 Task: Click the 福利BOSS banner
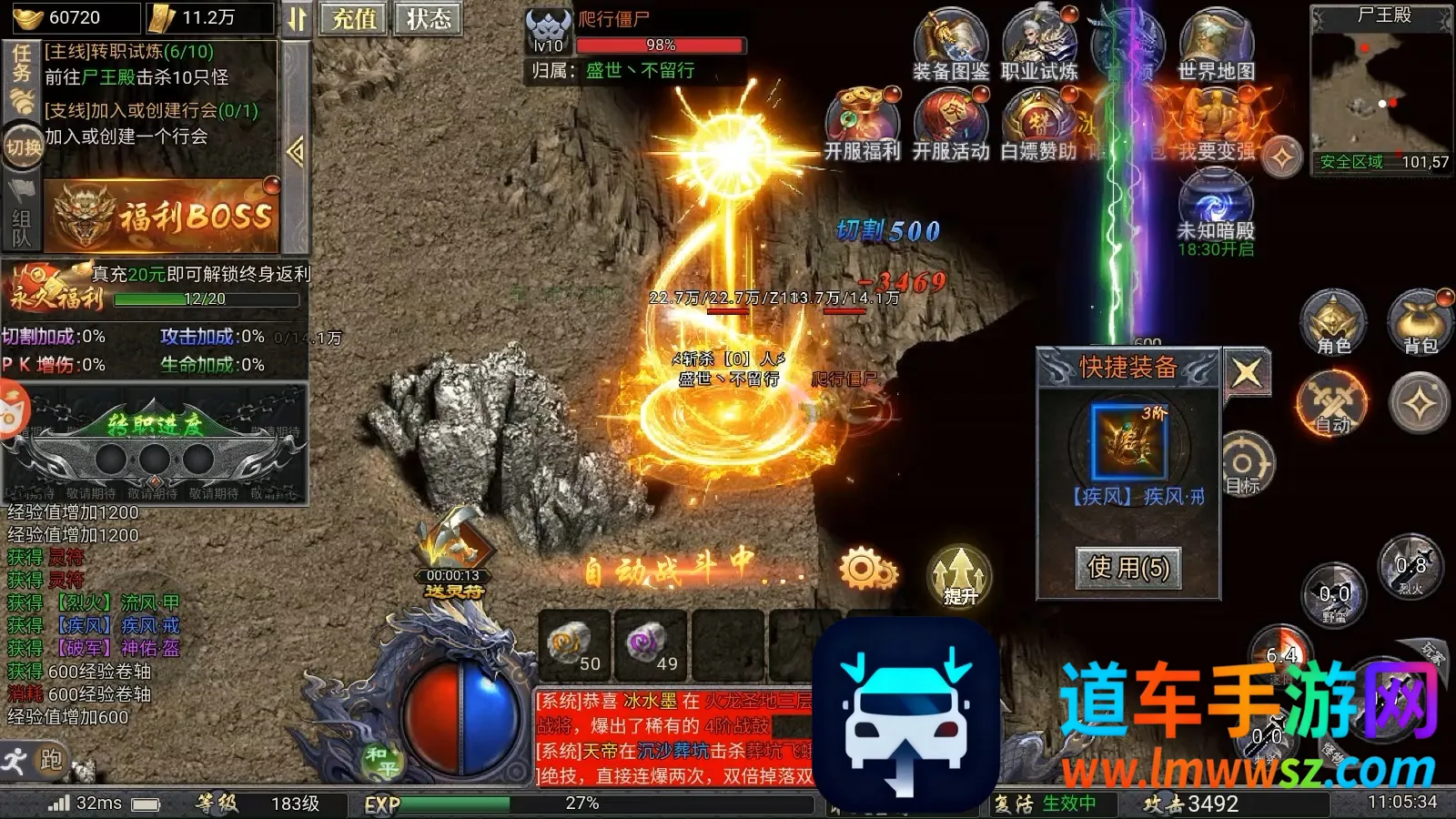pyautogui.click(x=164, y=216)
